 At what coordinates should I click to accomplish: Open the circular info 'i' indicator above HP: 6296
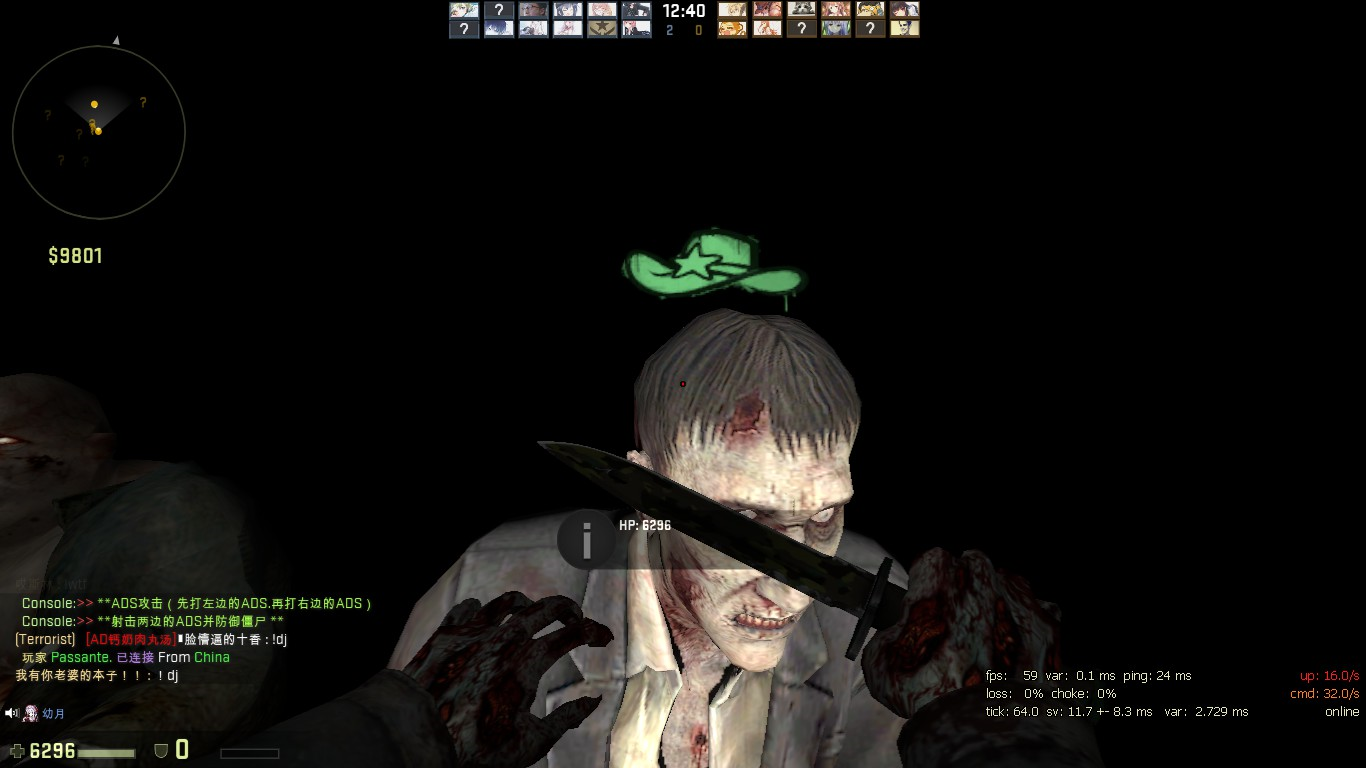coord(586,540)
